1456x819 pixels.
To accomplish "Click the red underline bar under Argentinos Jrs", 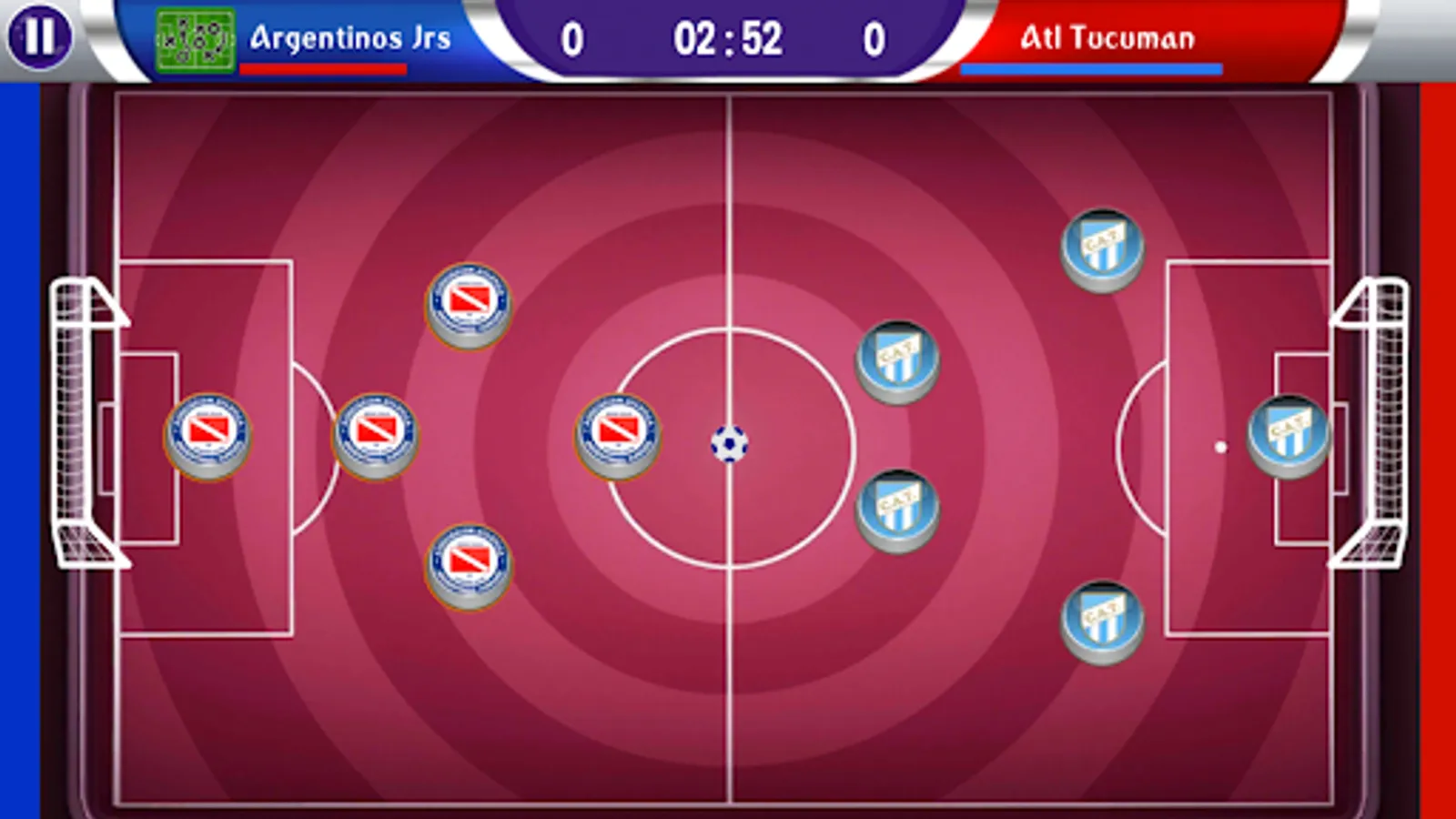I will click(x=325, y=67).
